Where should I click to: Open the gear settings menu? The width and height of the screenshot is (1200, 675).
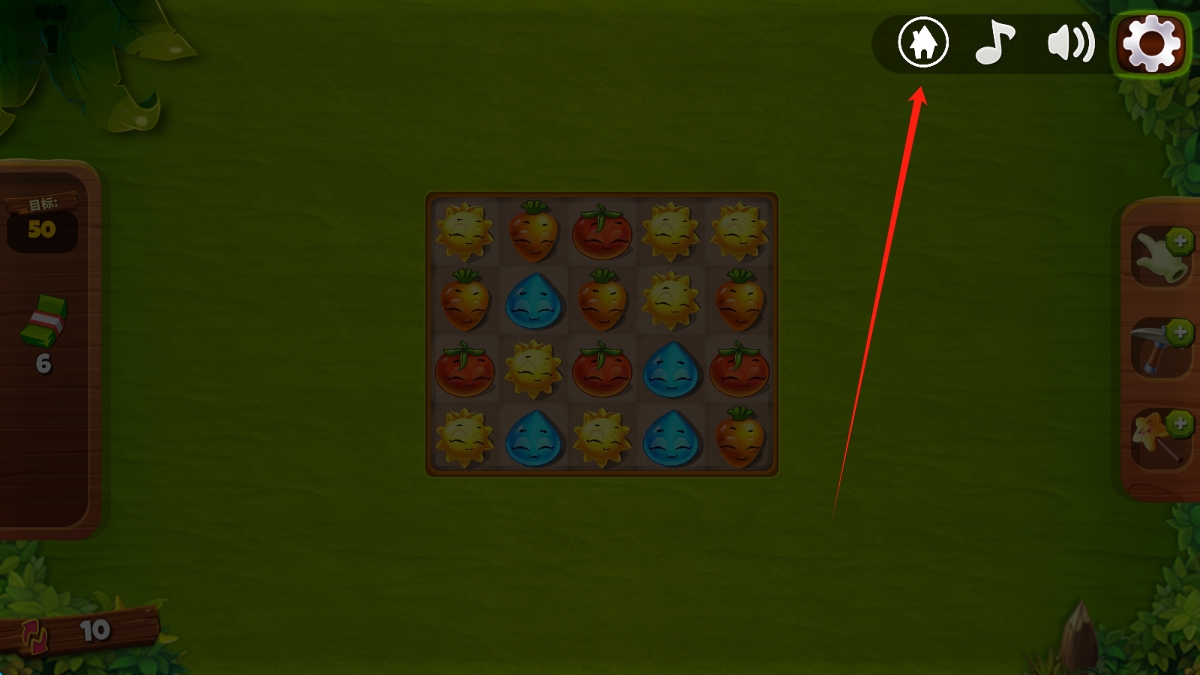(1151, 43)
